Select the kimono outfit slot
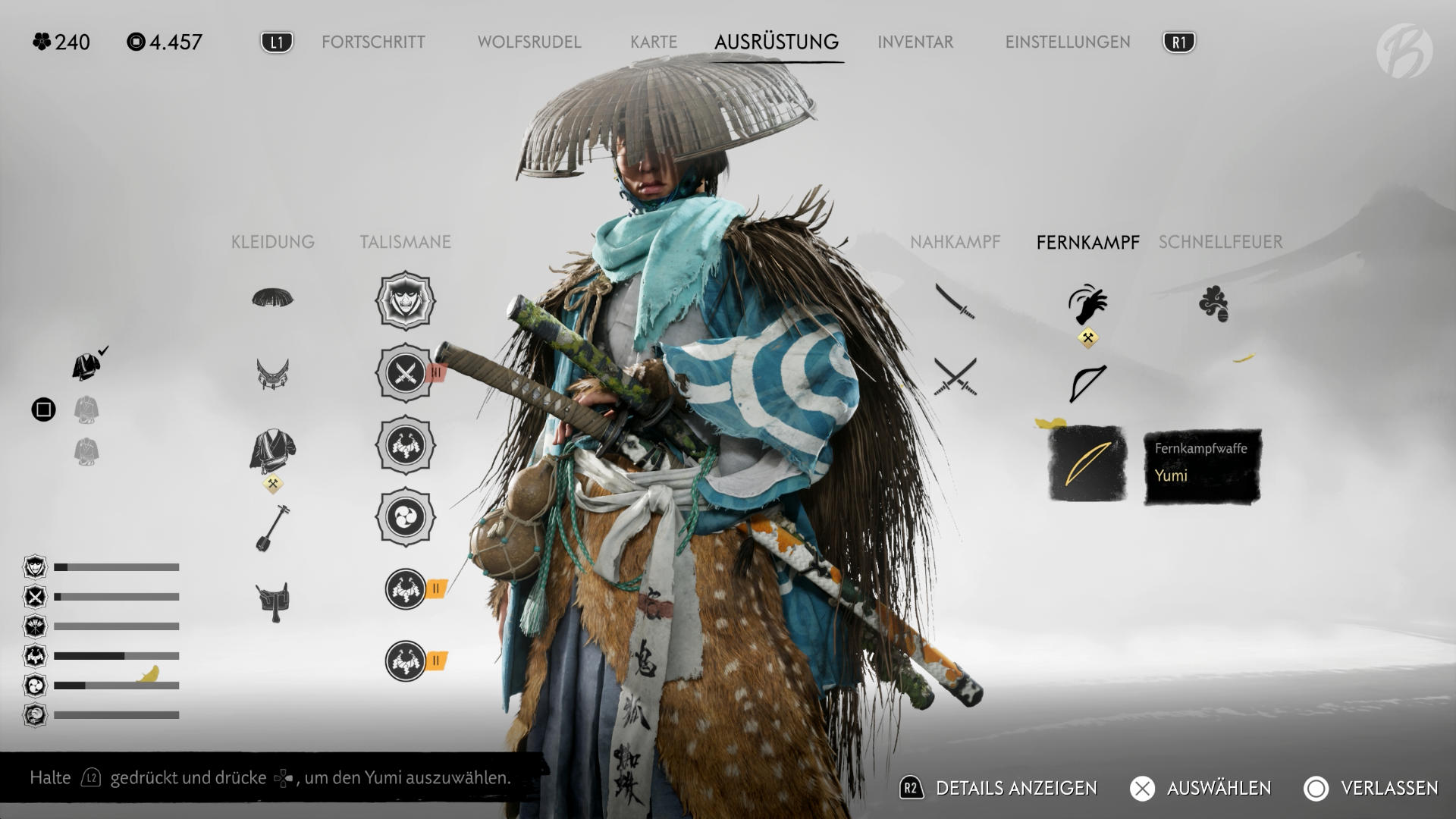1456x819 pixels. tap(272, 450)
